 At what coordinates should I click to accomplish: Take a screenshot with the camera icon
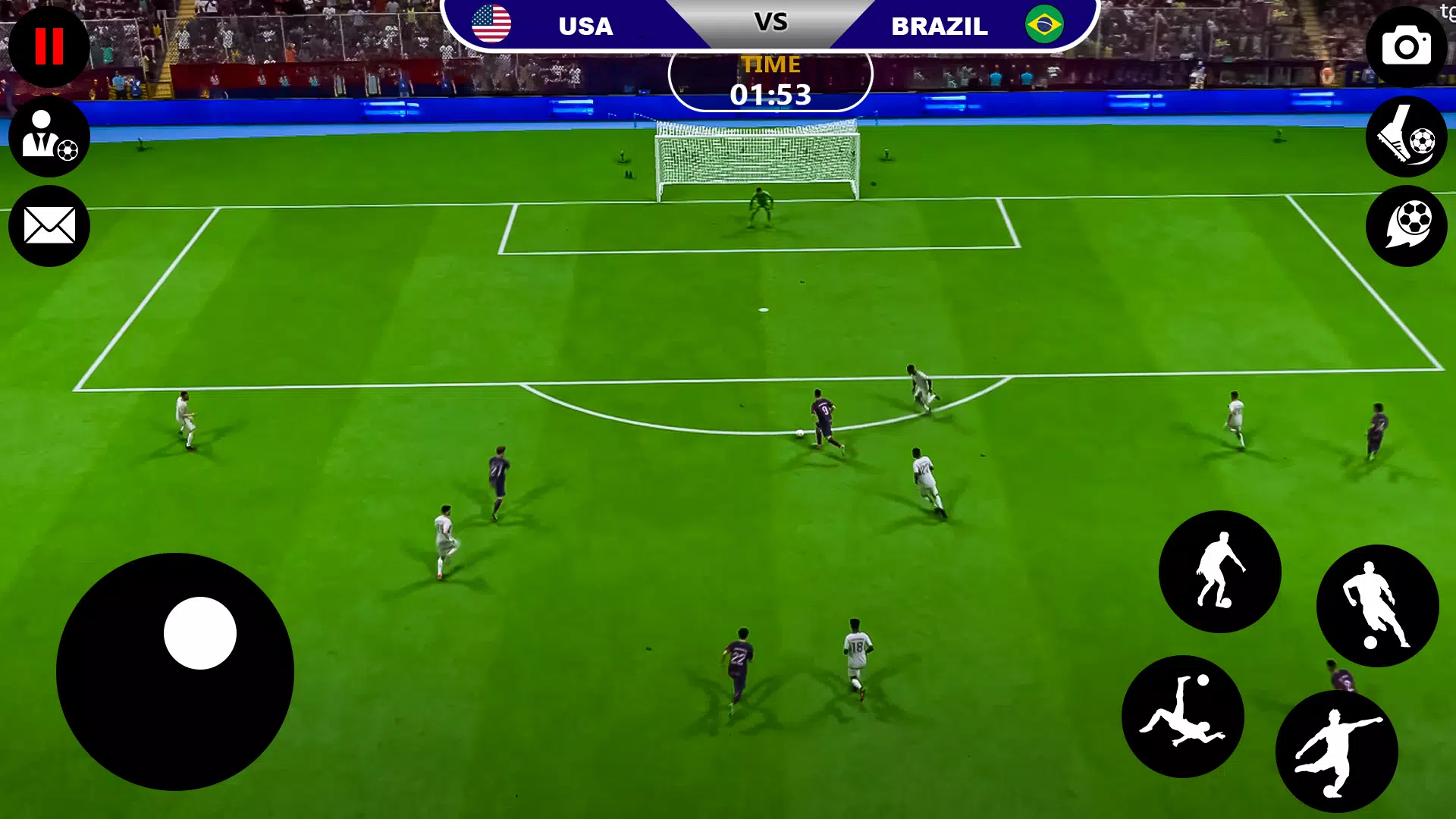[x=1407, y=47]
